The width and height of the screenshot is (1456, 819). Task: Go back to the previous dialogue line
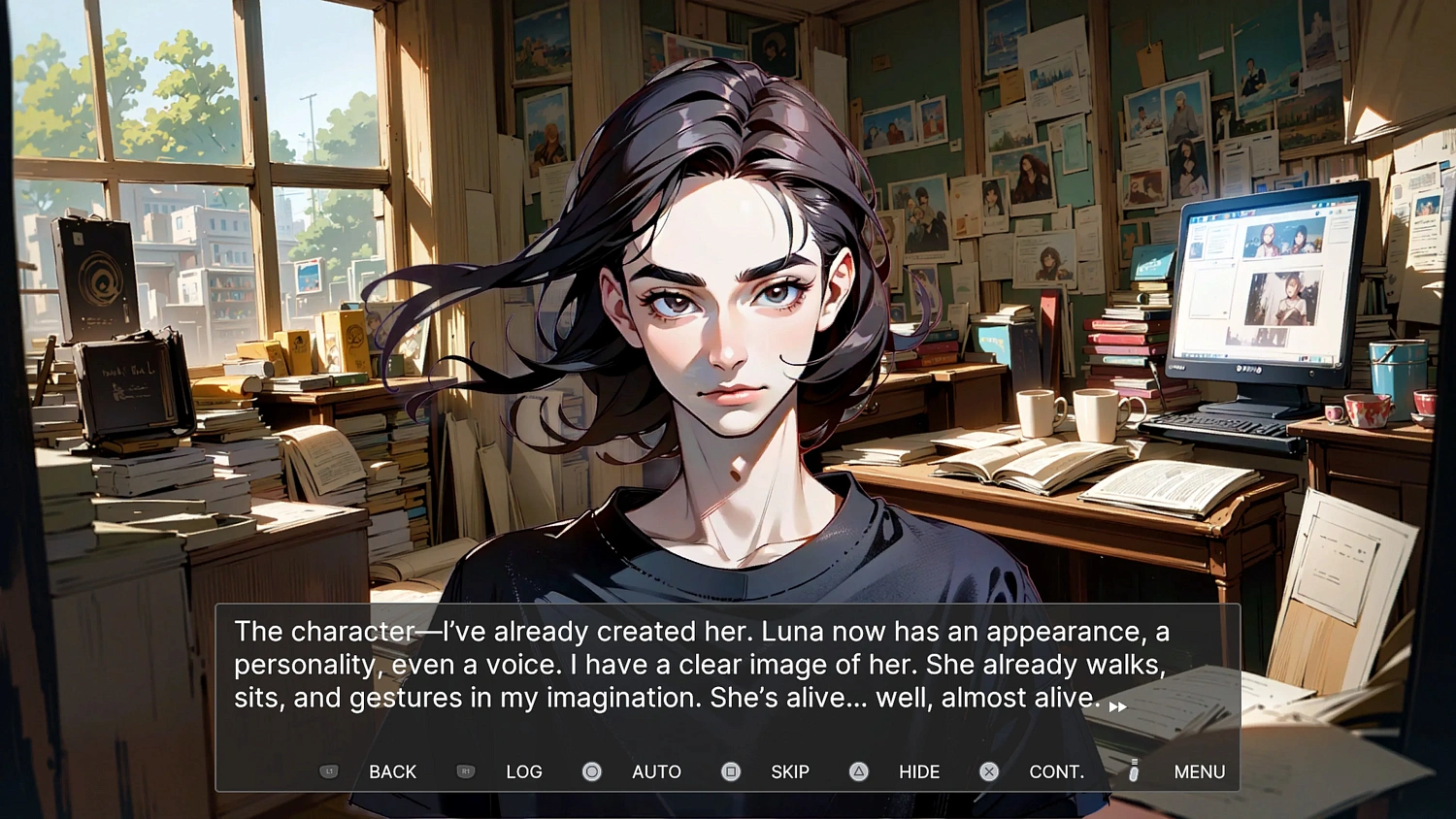(x=391, y=771)
